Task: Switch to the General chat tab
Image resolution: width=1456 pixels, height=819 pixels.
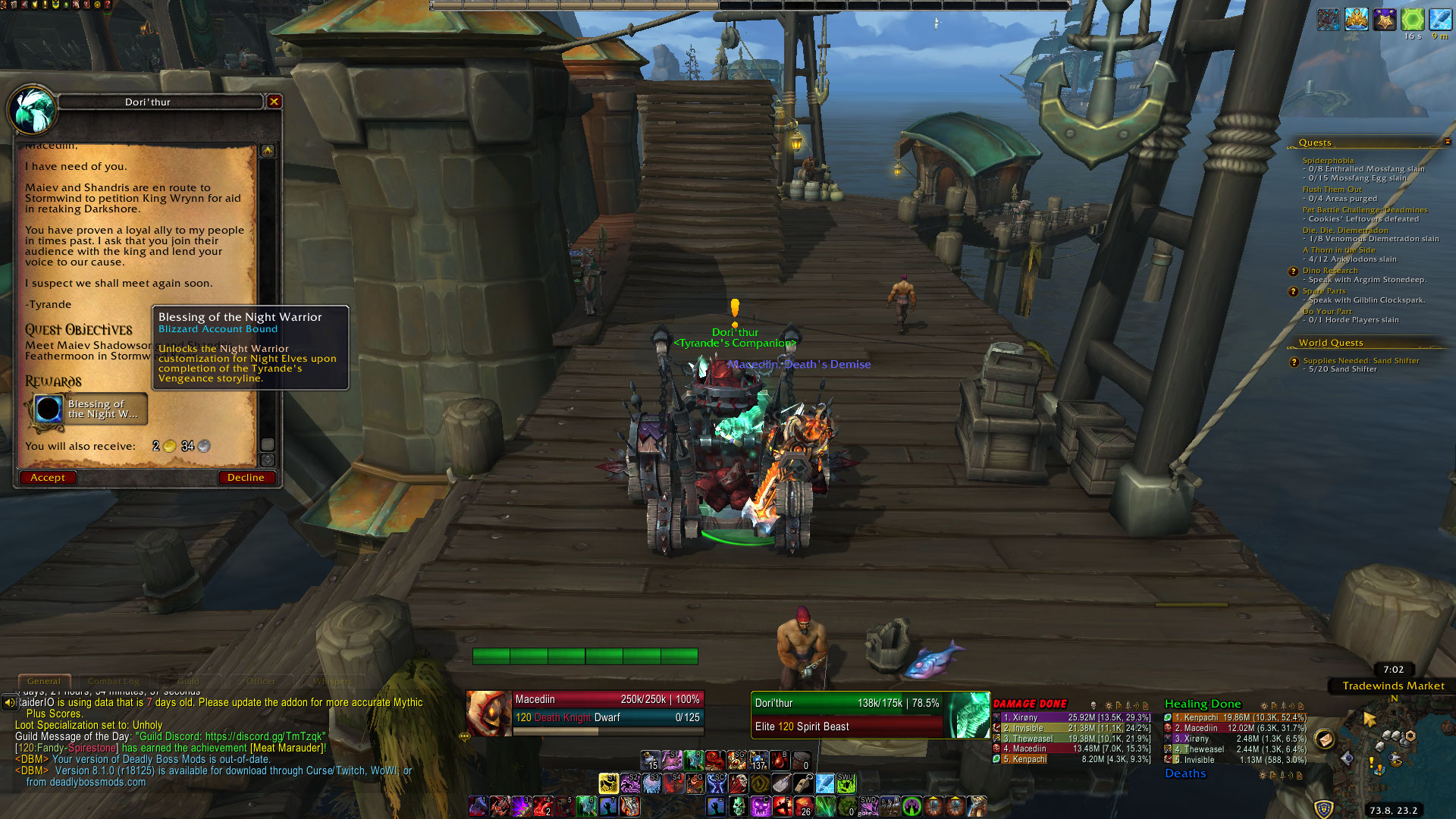Action: coord(44,681)
